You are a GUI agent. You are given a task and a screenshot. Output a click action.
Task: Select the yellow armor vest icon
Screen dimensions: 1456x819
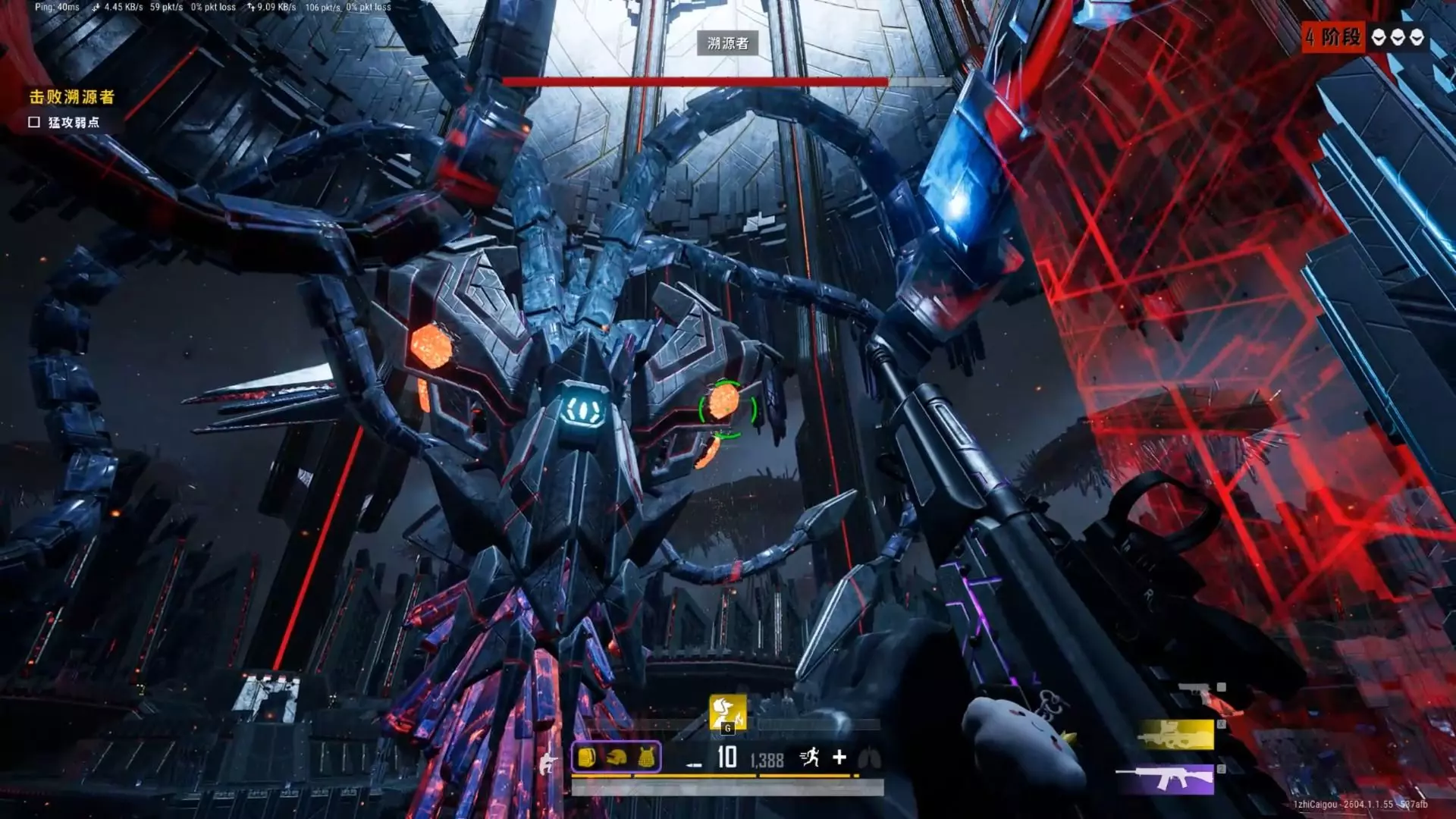[x=646, y=758]
